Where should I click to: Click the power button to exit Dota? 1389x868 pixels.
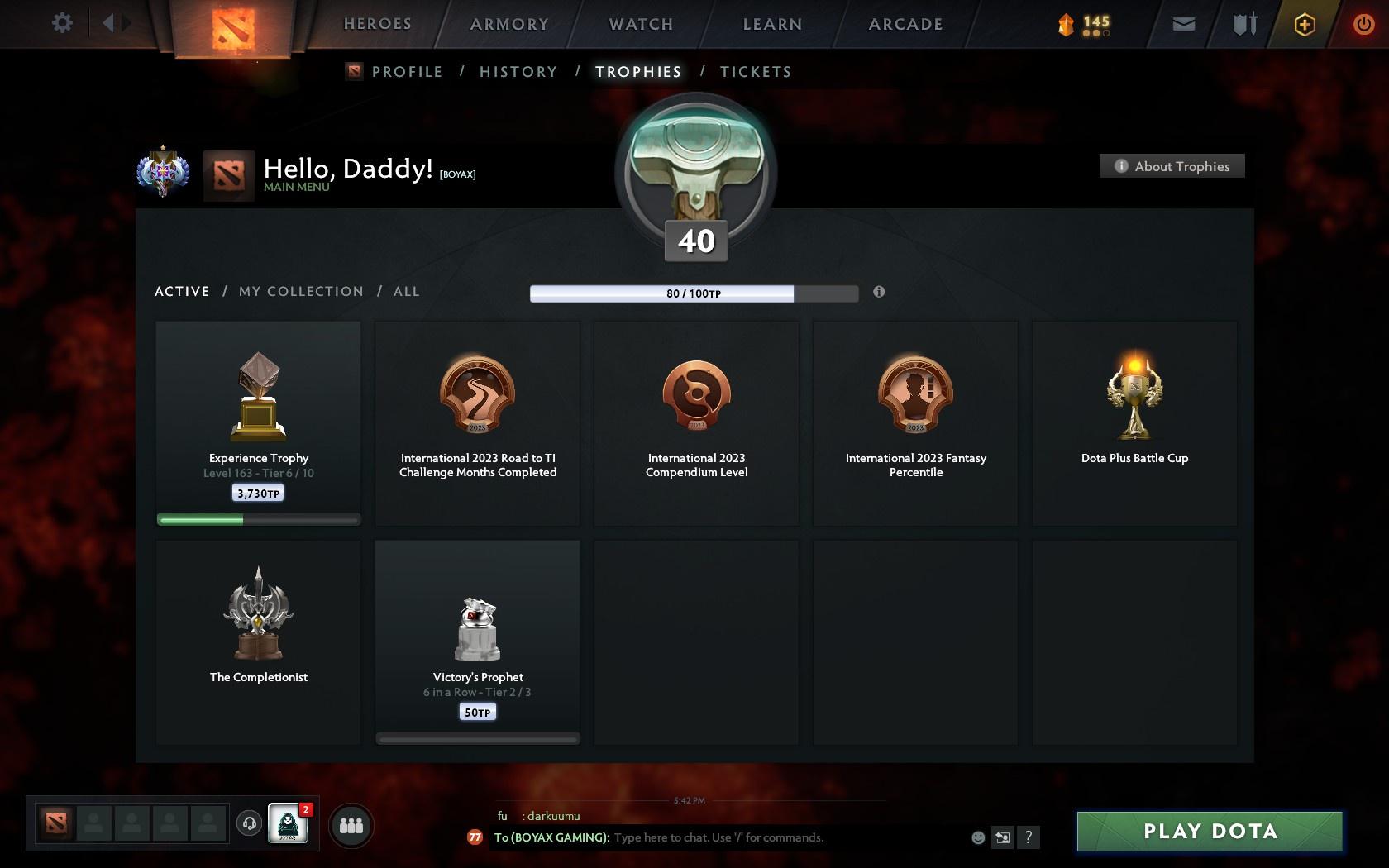(1363, 23)
